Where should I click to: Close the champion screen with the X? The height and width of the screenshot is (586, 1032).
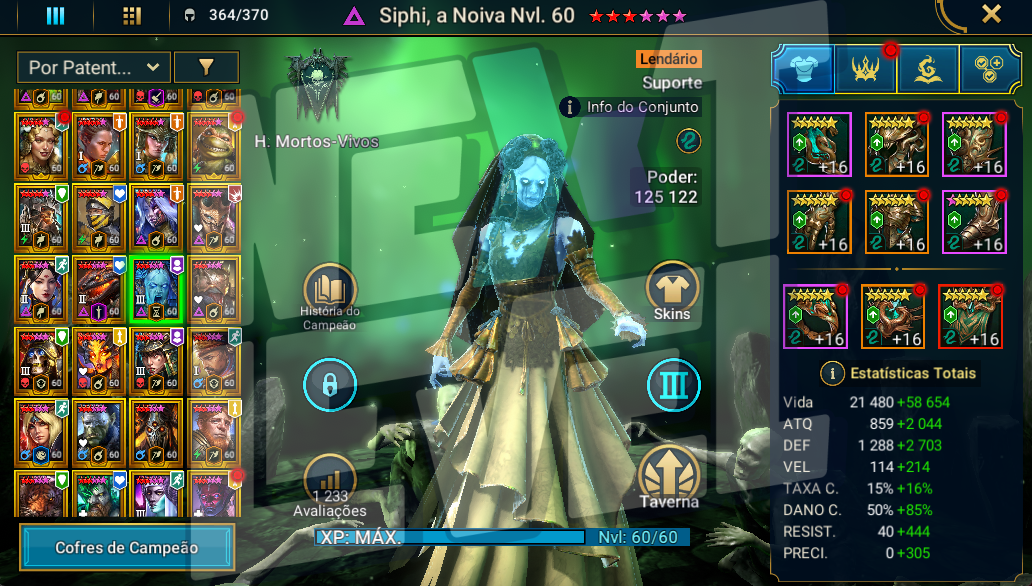[990, 14]
